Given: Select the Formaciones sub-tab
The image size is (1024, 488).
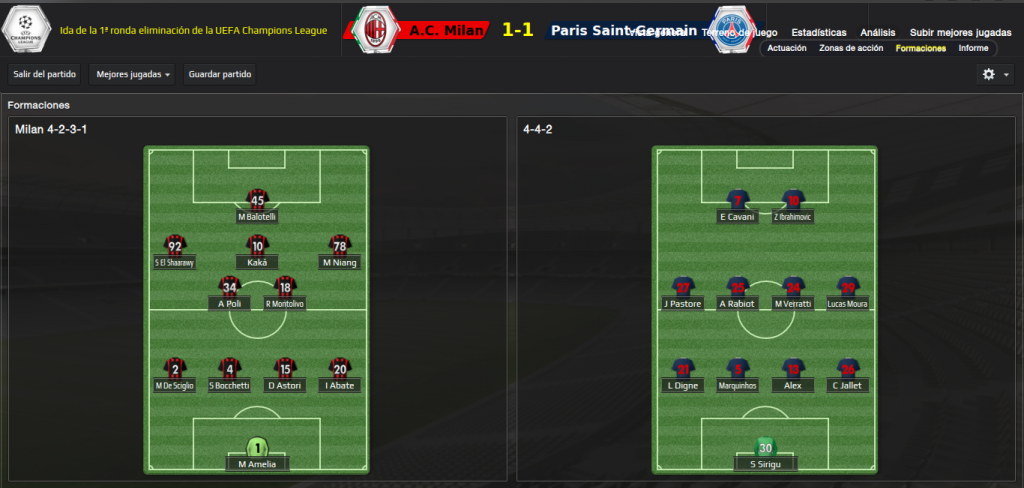Looking at the screenshot, I should 921,48.
